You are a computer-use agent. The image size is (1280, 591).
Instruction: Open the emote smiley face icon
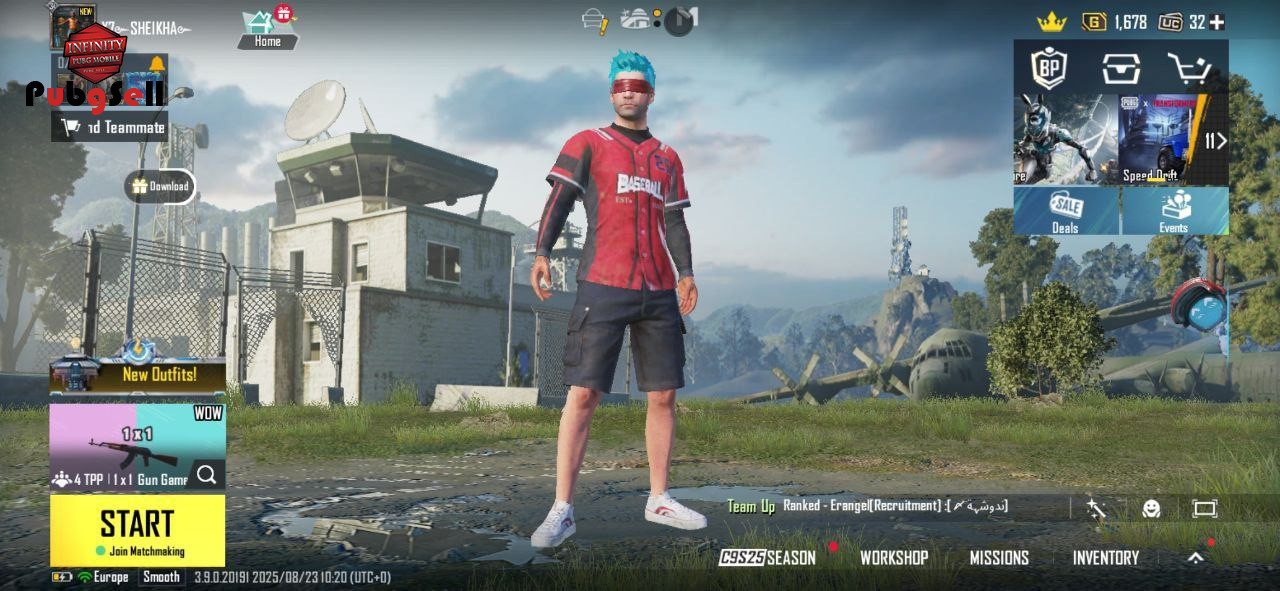coord(1151,508)
